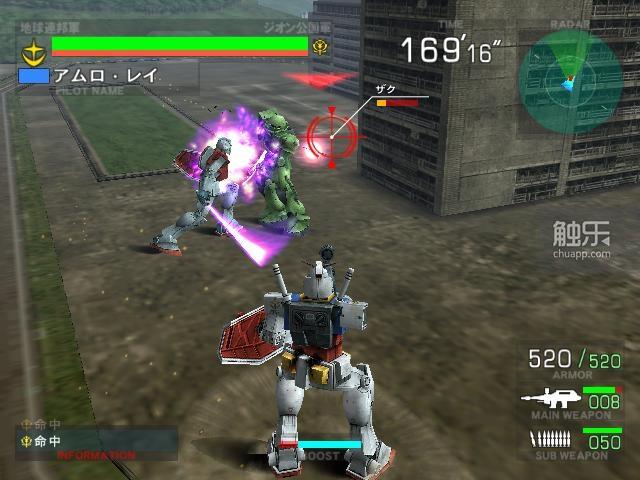Click the Federation emblem beside the gauge
Image resolution: width=640 pixels, height=480 pixels.
click(32, 47)
